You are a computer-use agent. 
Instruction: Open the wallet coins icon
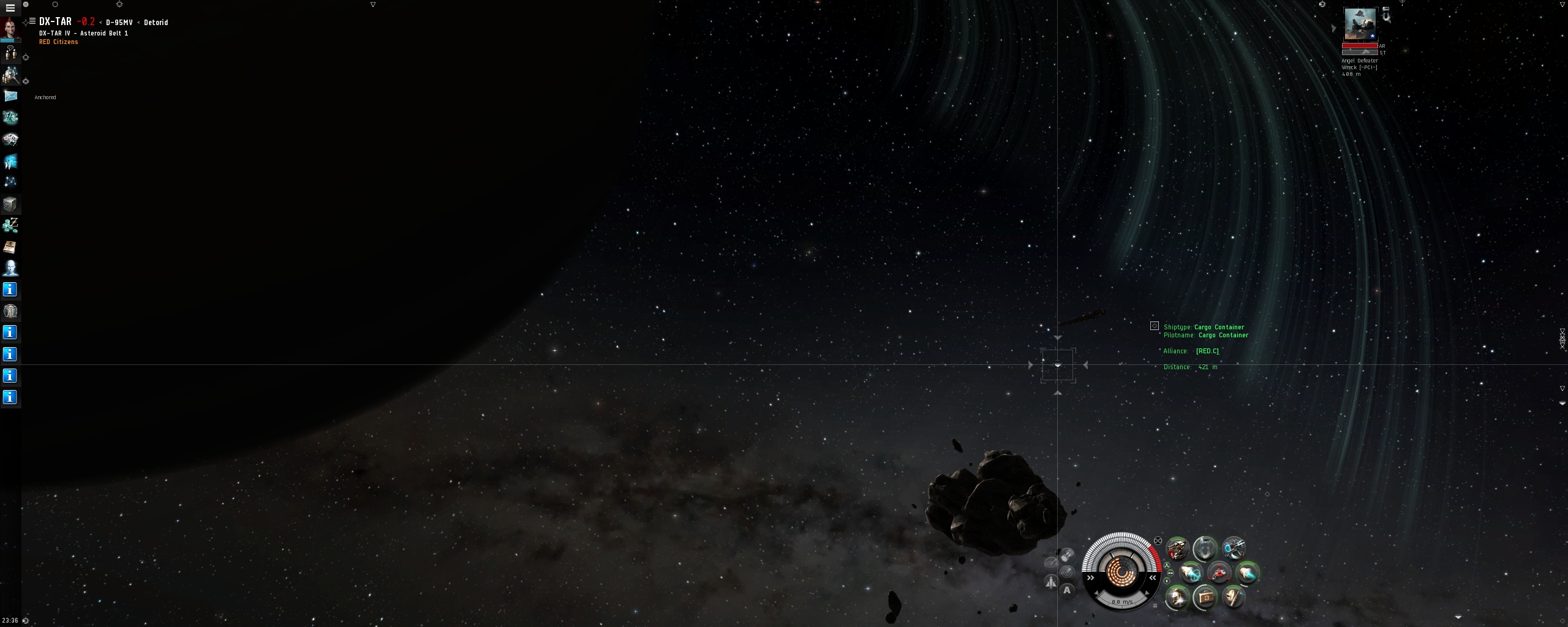(10, 225)
